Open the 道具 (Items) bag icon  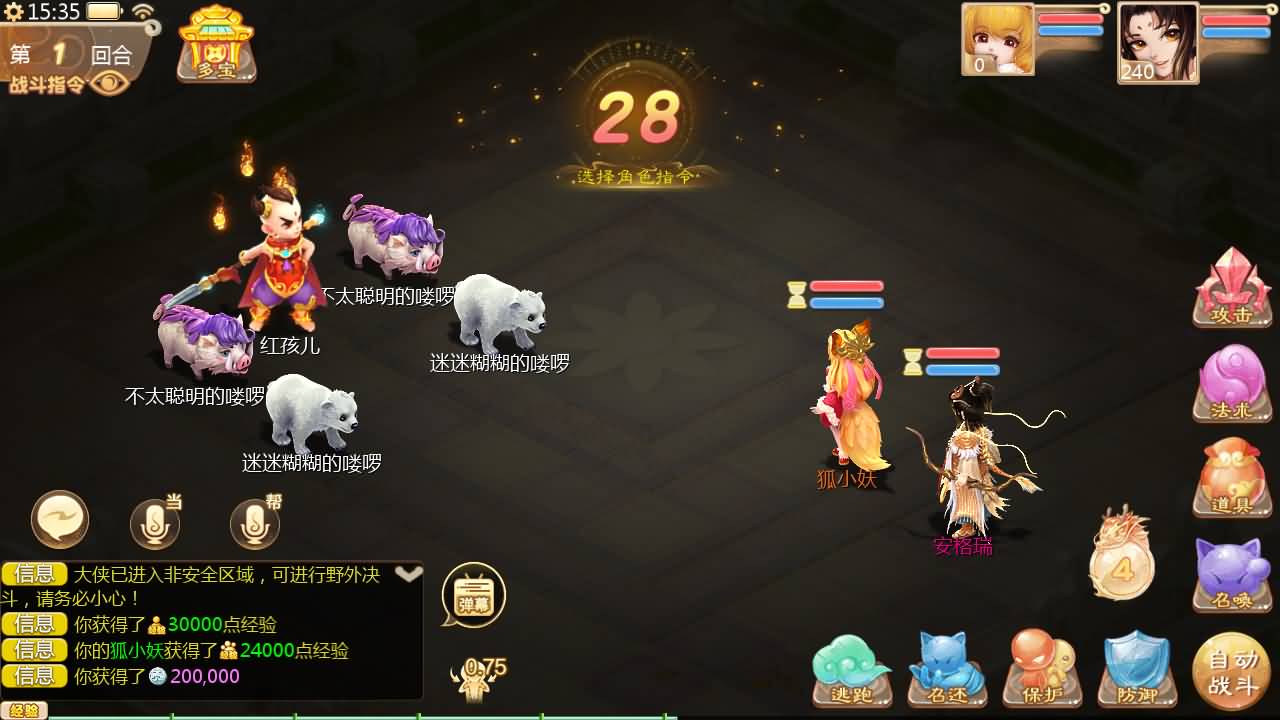(1231, 478)
